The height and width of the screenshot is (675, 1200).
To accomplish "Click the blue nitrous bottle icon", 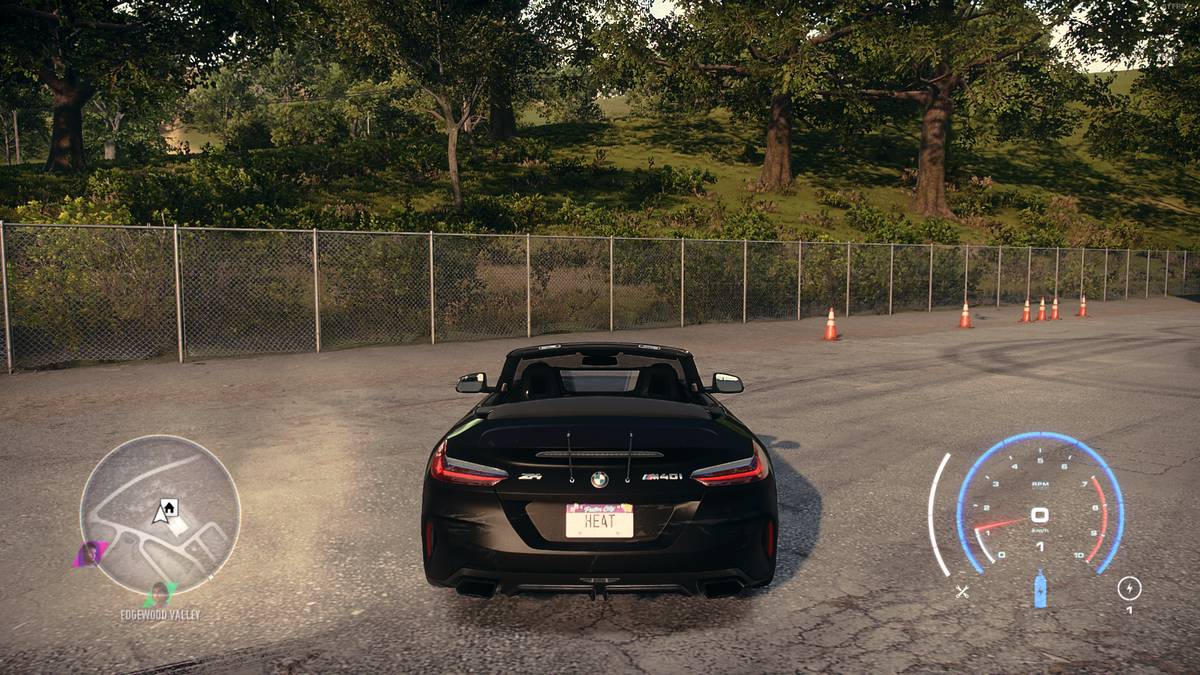I will click(x=1040, y=589).
